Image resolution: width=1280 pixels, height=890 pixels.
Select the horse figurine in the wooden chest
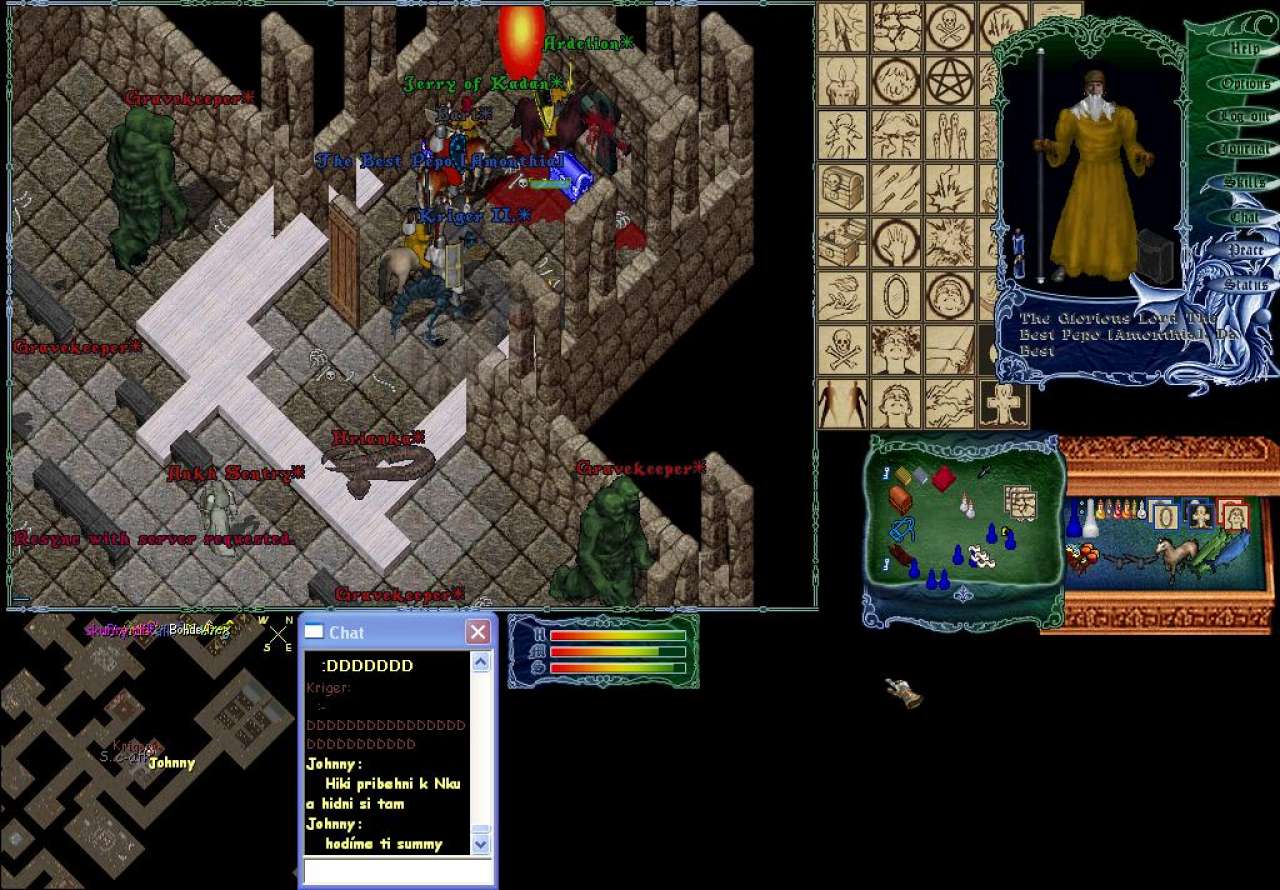coord(1173,556)
